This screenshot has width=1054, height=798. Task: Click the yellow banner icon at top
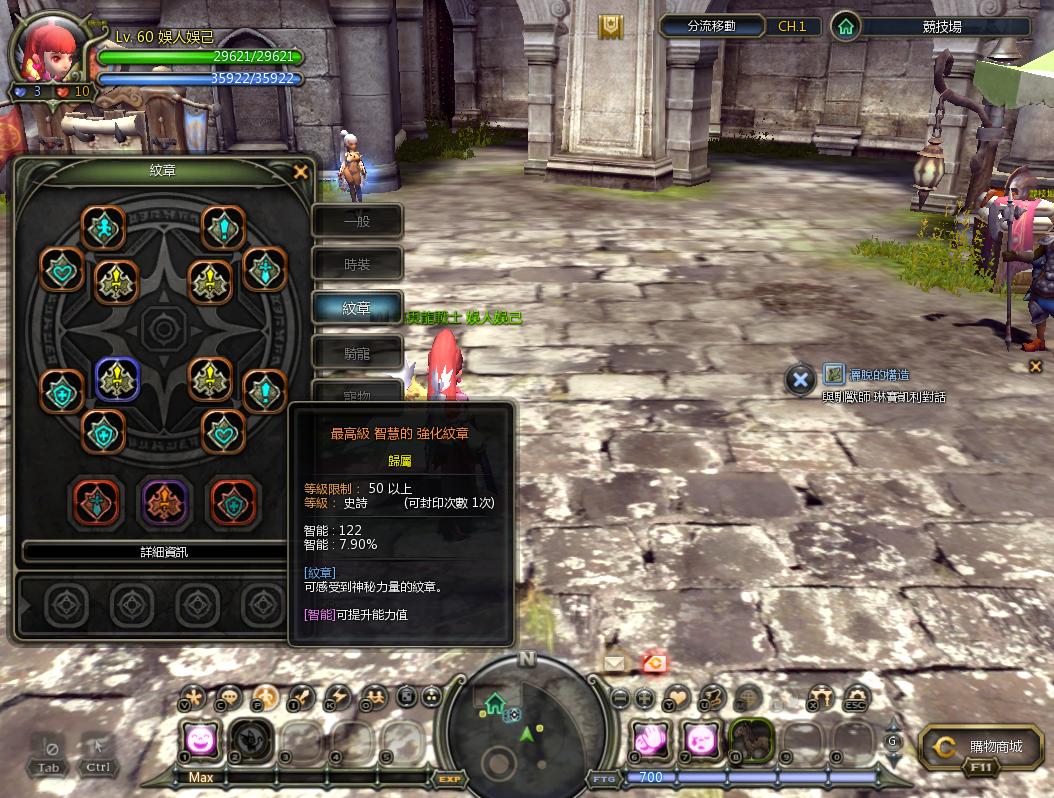(611, 27)
